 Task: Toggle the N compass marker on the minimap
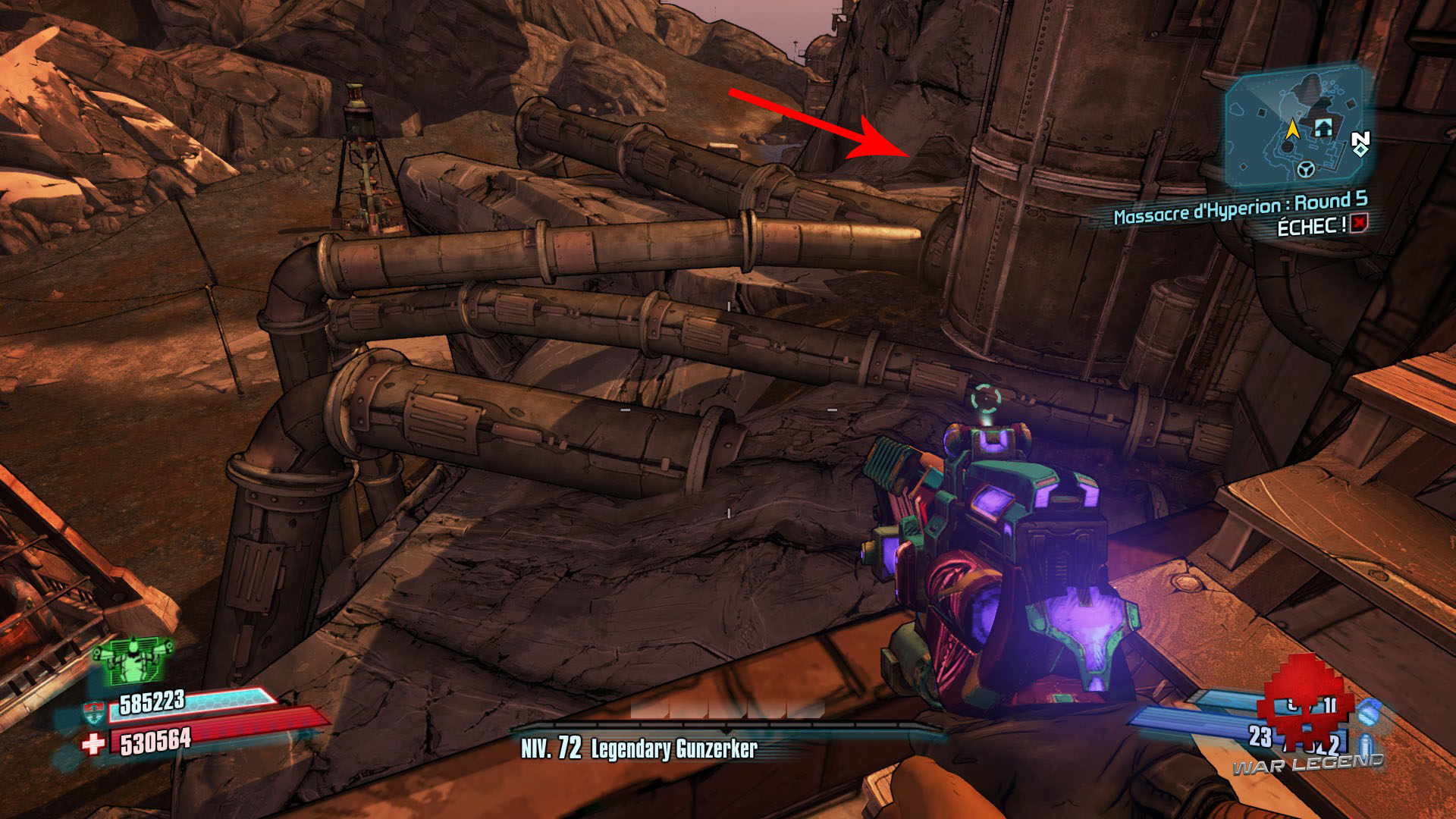click(1361, 138)
